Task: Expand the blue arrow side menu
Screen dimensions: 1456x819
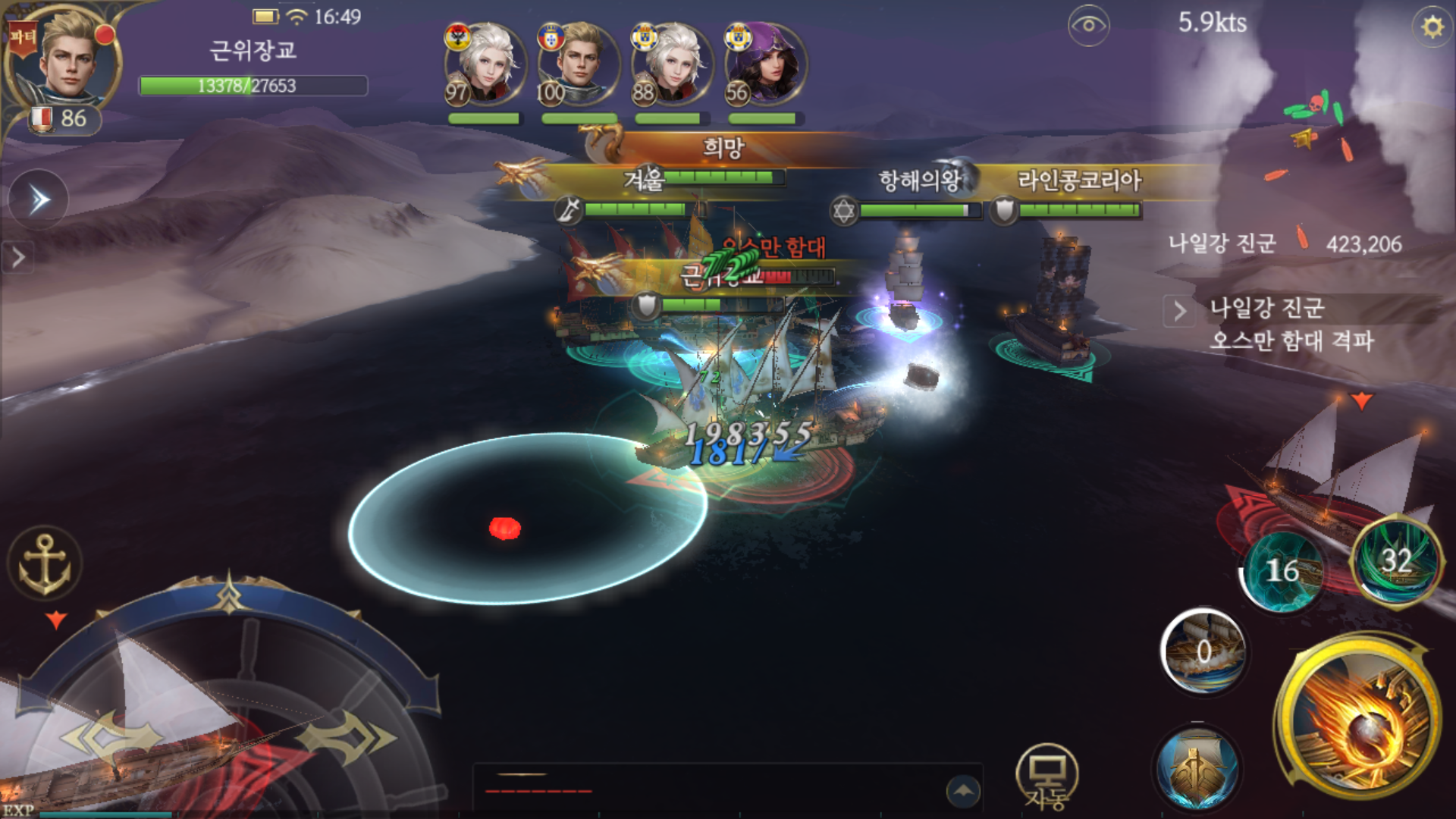Action: [x=38, y=200]
